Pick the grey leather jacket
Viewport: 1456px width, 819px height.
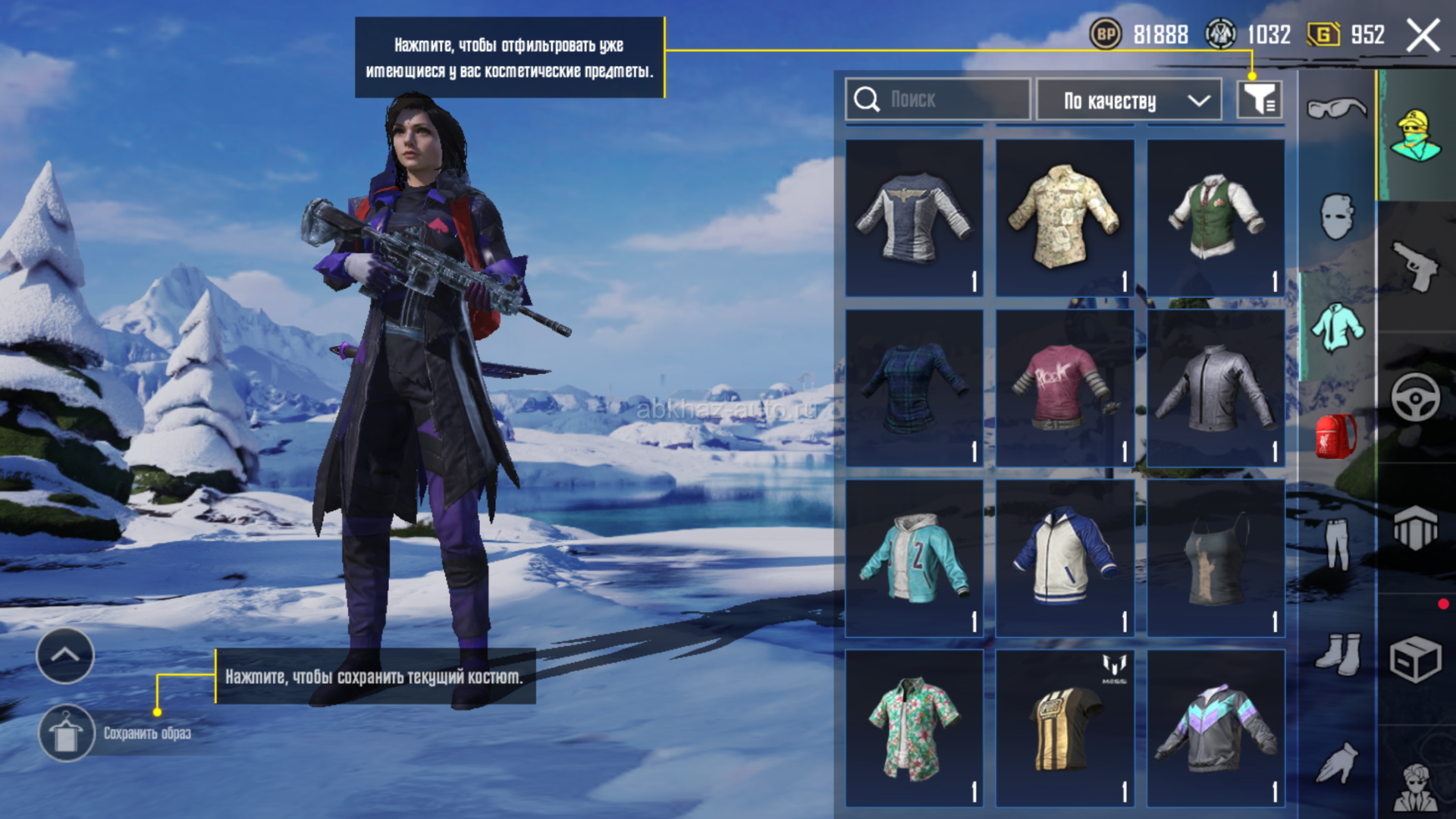pos(1216,388)
